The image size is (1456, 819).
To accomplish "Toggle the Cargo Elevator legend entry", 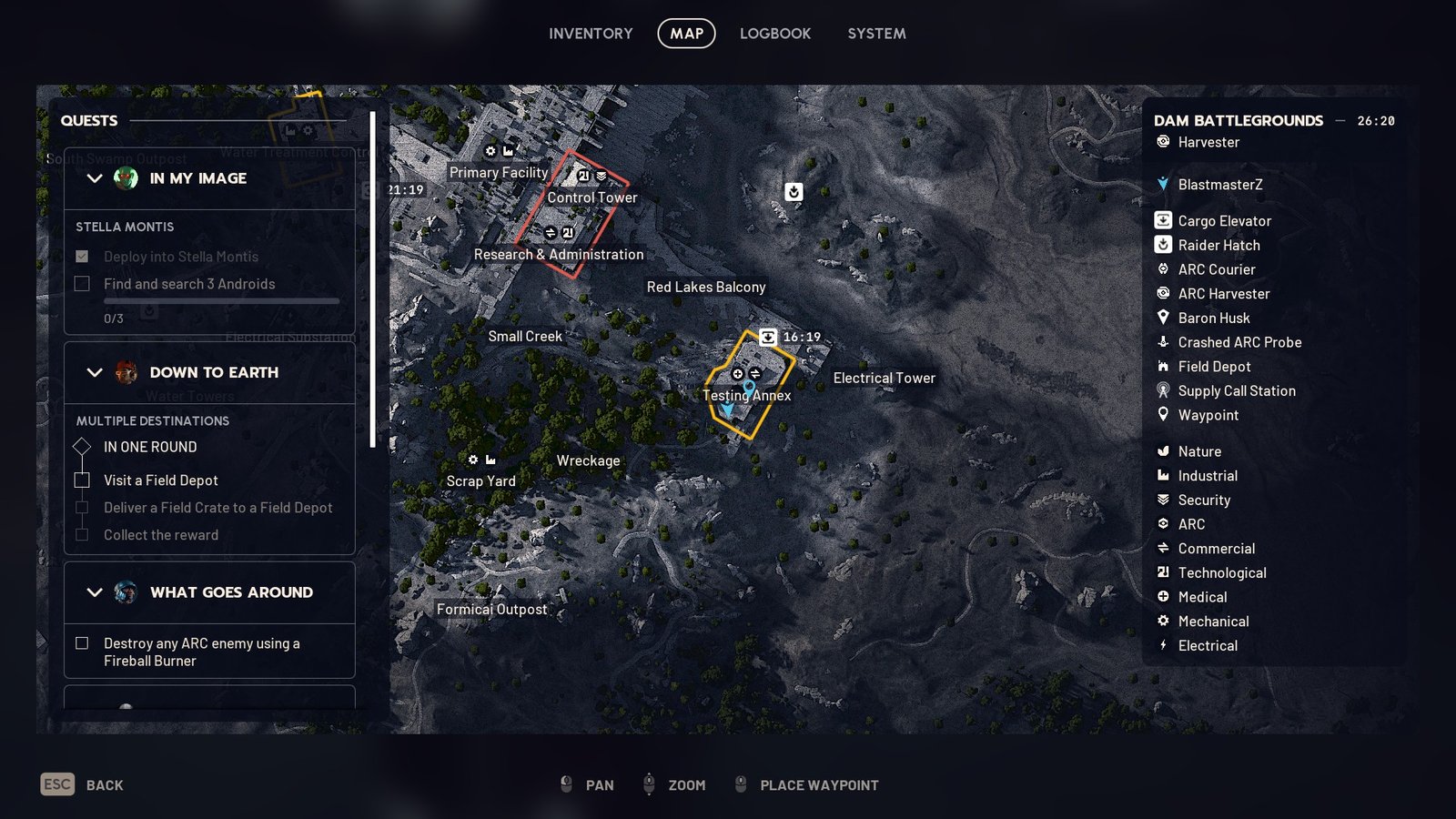I will pyautogui.click(x=1224, y=221).
